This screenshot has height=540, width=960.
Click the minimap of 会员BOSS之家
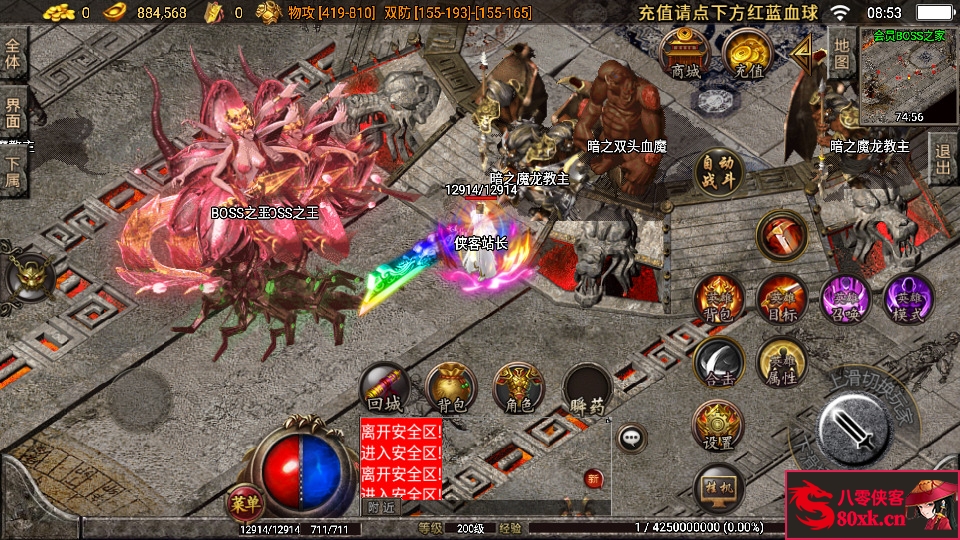(908, 76)
